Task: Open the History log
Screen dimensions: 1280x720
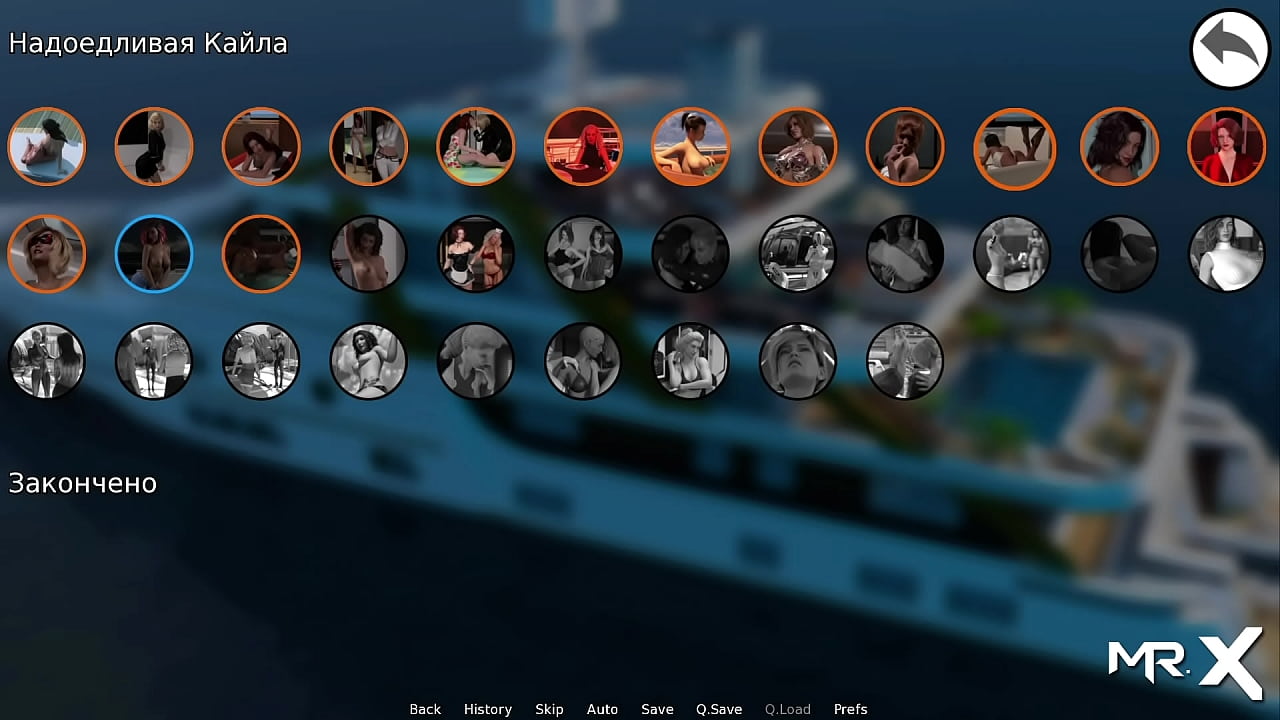Action: 487,709
